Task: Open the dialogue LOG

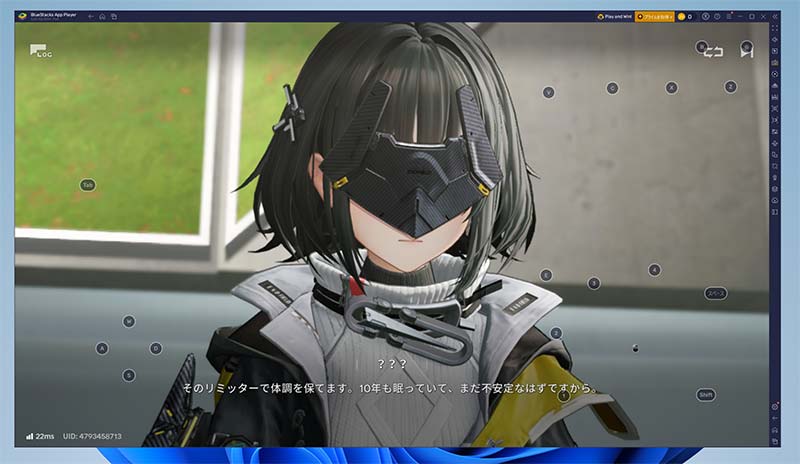Action: click(x=40, y=51)
